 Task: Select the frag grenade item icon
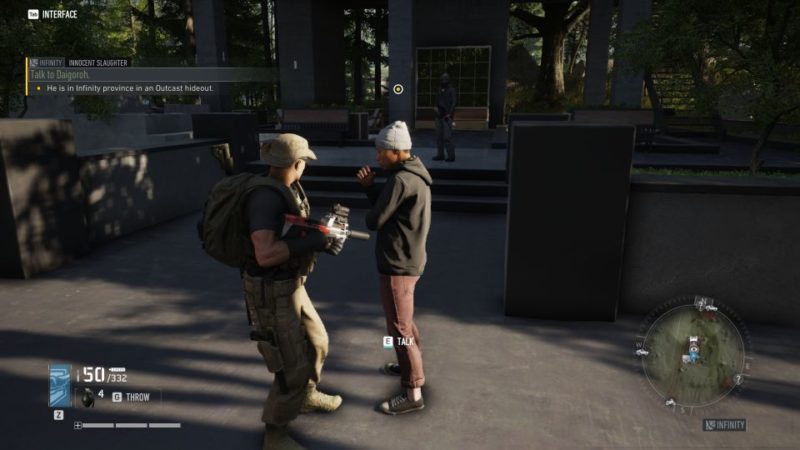click(x=88, y=397)
